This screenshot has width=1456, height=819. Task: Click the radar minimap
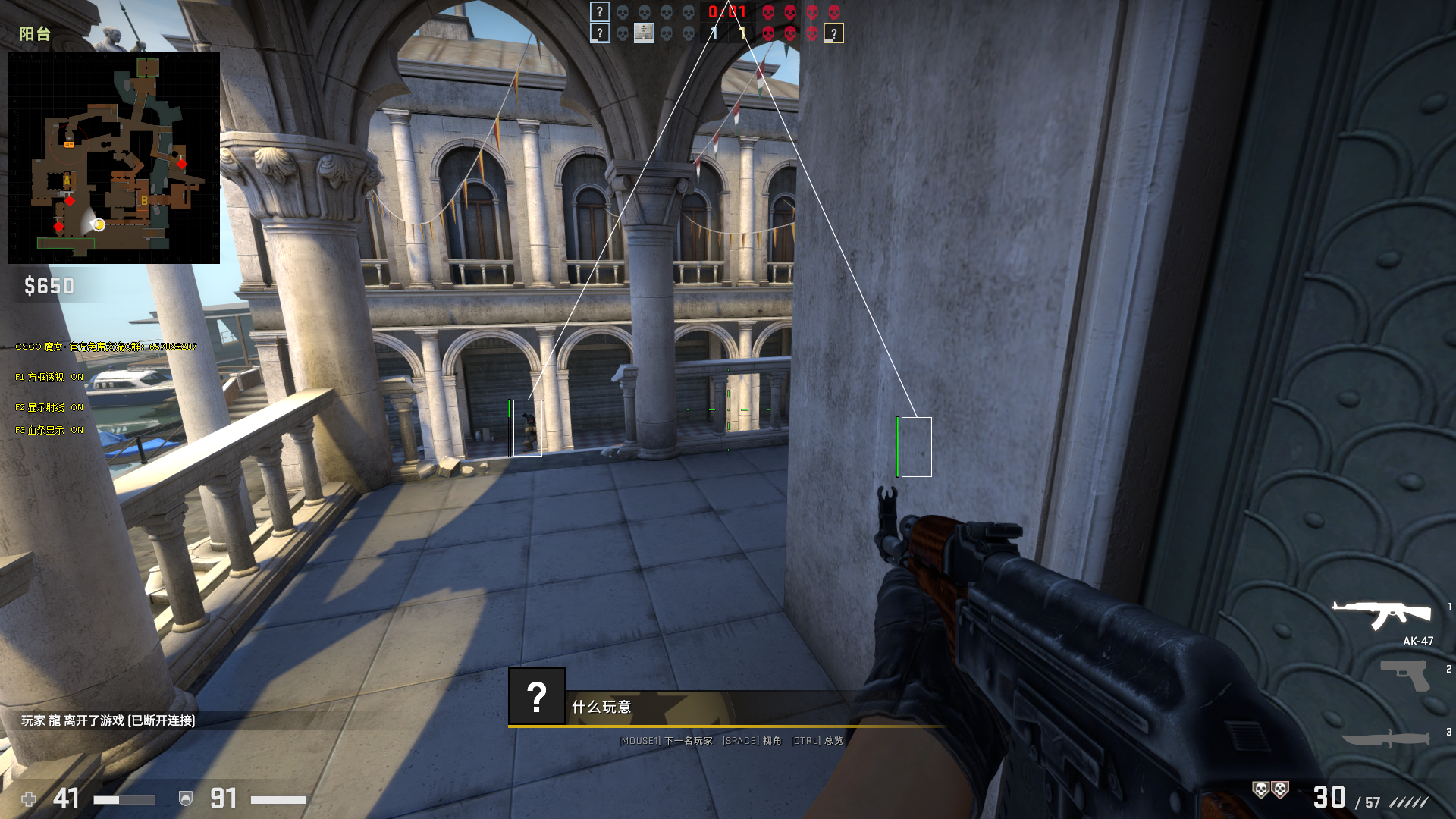coord(114,158)
